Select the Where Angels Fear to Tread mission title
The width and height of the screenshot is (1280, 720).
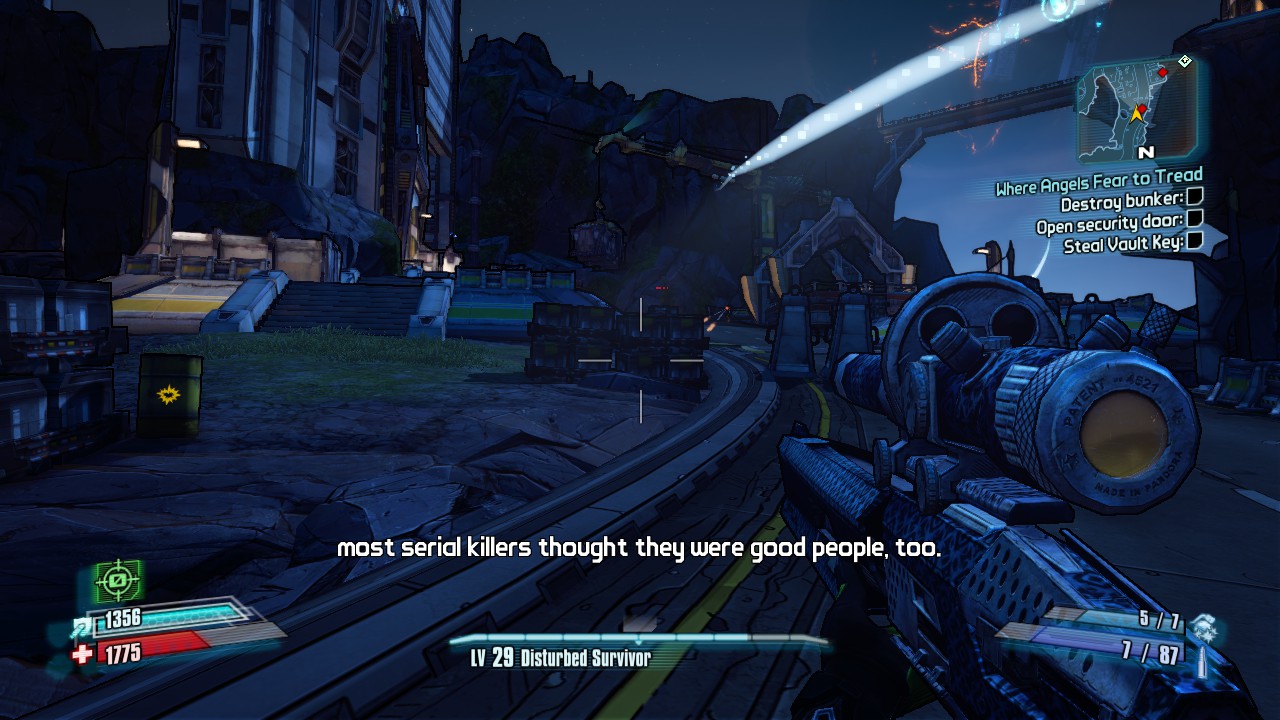pyautogui.click(x=1098, y=183)
